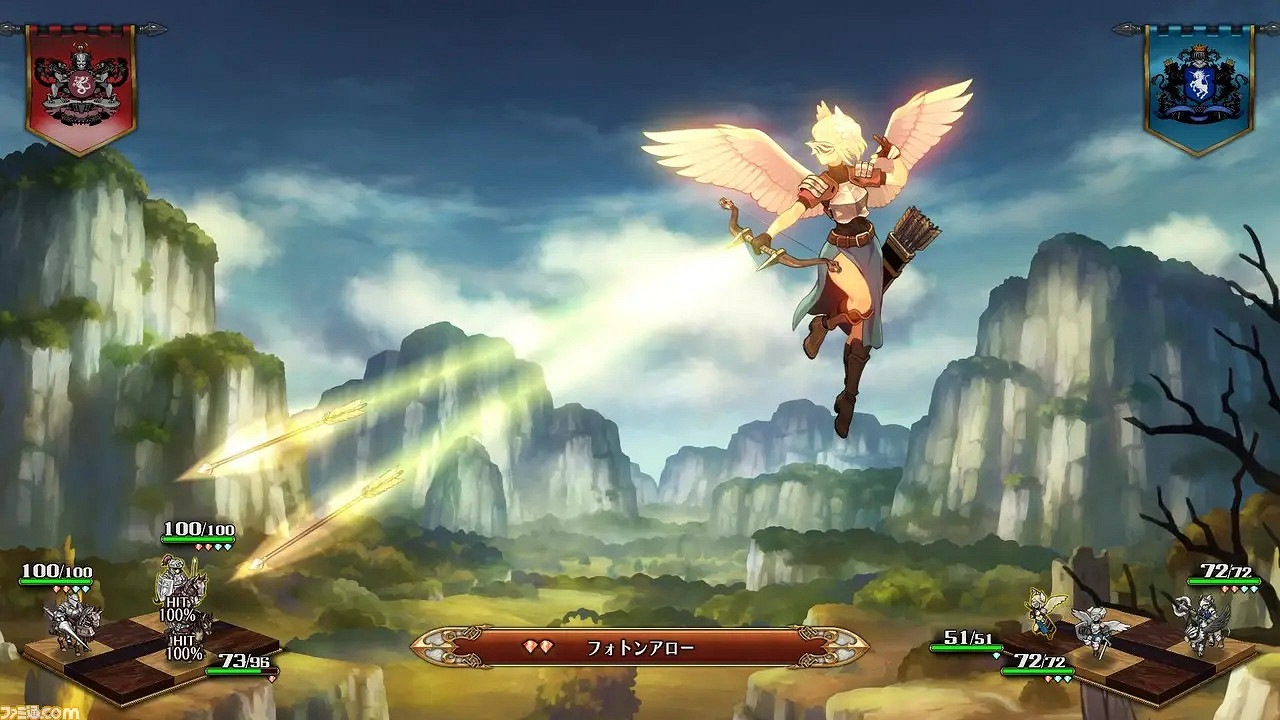Click the 100/100 HP value above the left knight
This screenshot has height=720, width=1280.
(56, 572)
